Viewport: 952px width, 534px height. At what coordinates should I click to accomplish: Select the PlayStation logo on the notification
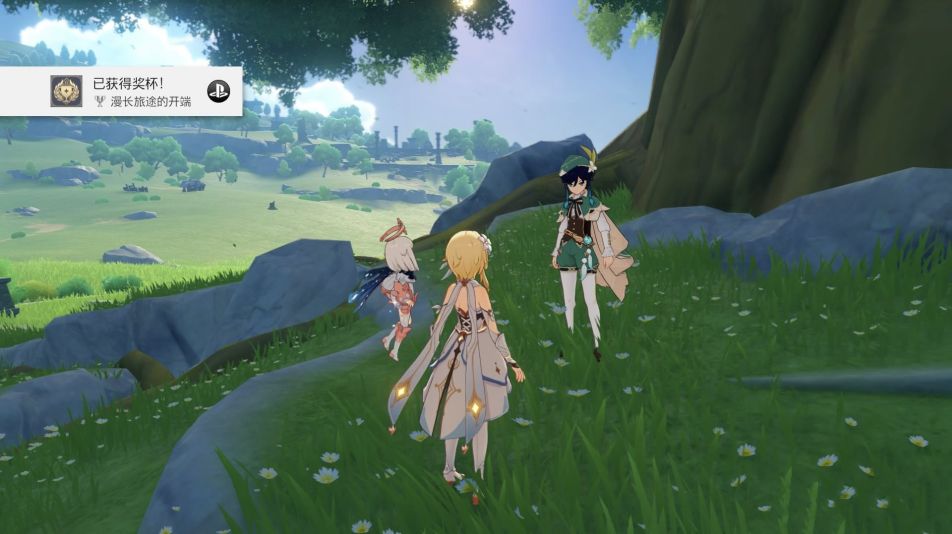218,91
